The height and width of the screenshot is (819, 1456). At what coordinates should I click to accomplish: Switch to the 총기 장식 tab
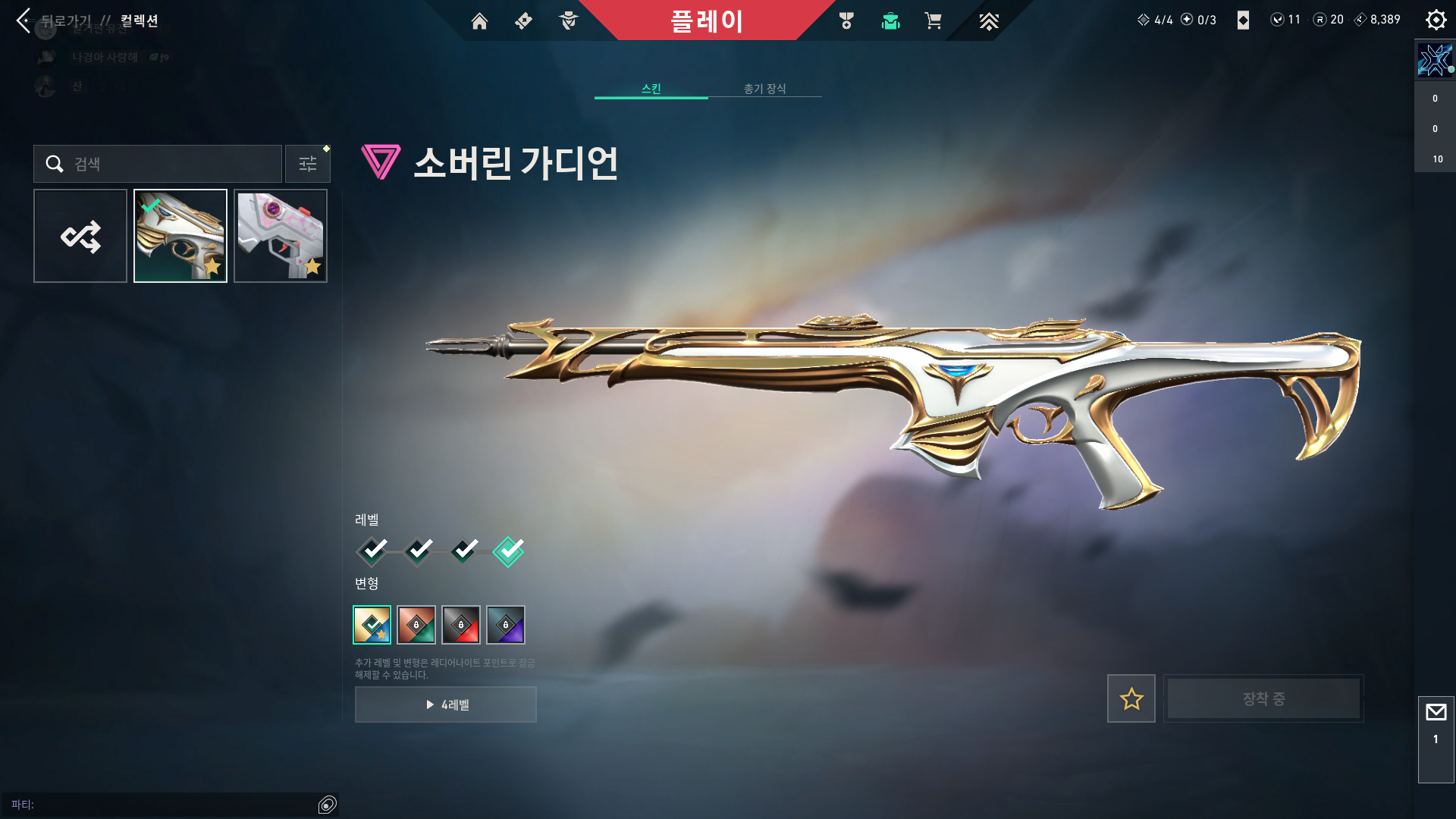(x=764, y=89)
